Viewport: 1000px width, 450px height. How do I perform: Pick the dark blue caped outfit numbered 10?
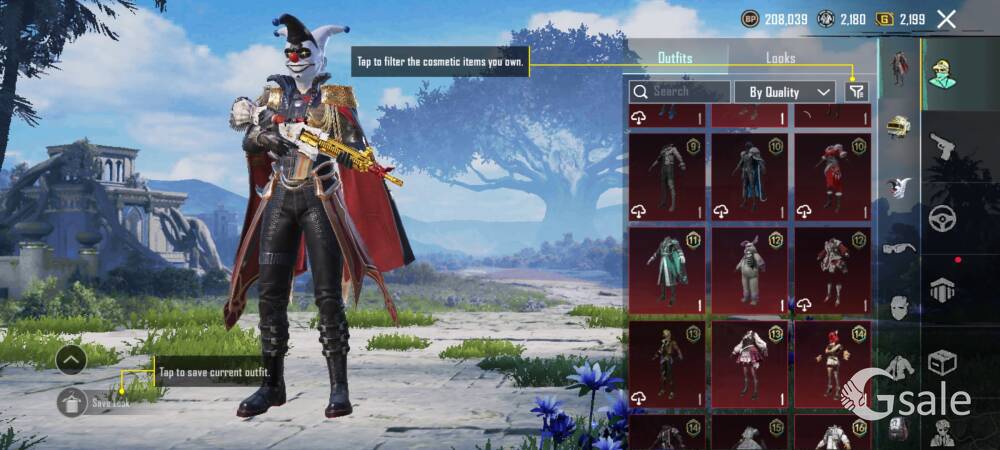click(749, 177)
